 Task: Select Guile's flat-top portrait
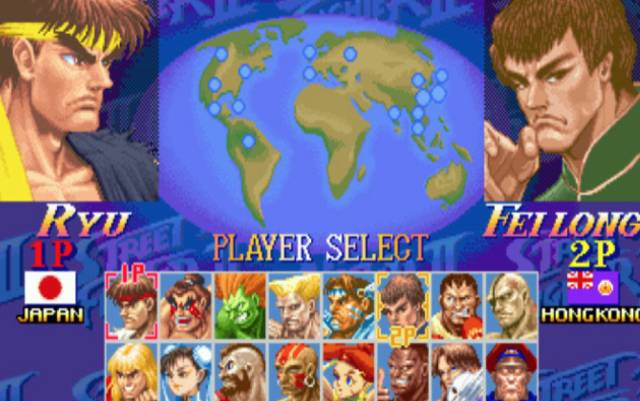coord(295,305)
